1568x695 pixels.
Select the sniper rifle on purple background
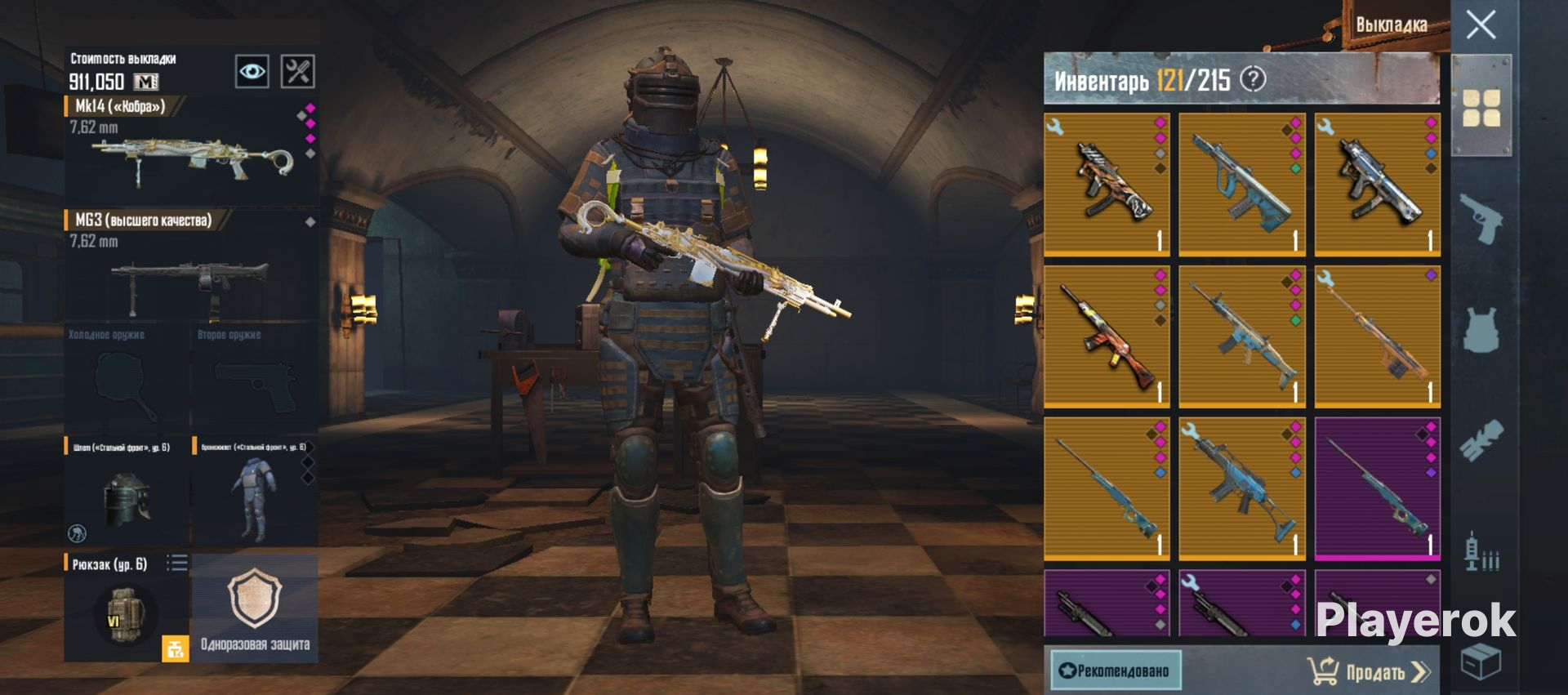[1377, 488]
